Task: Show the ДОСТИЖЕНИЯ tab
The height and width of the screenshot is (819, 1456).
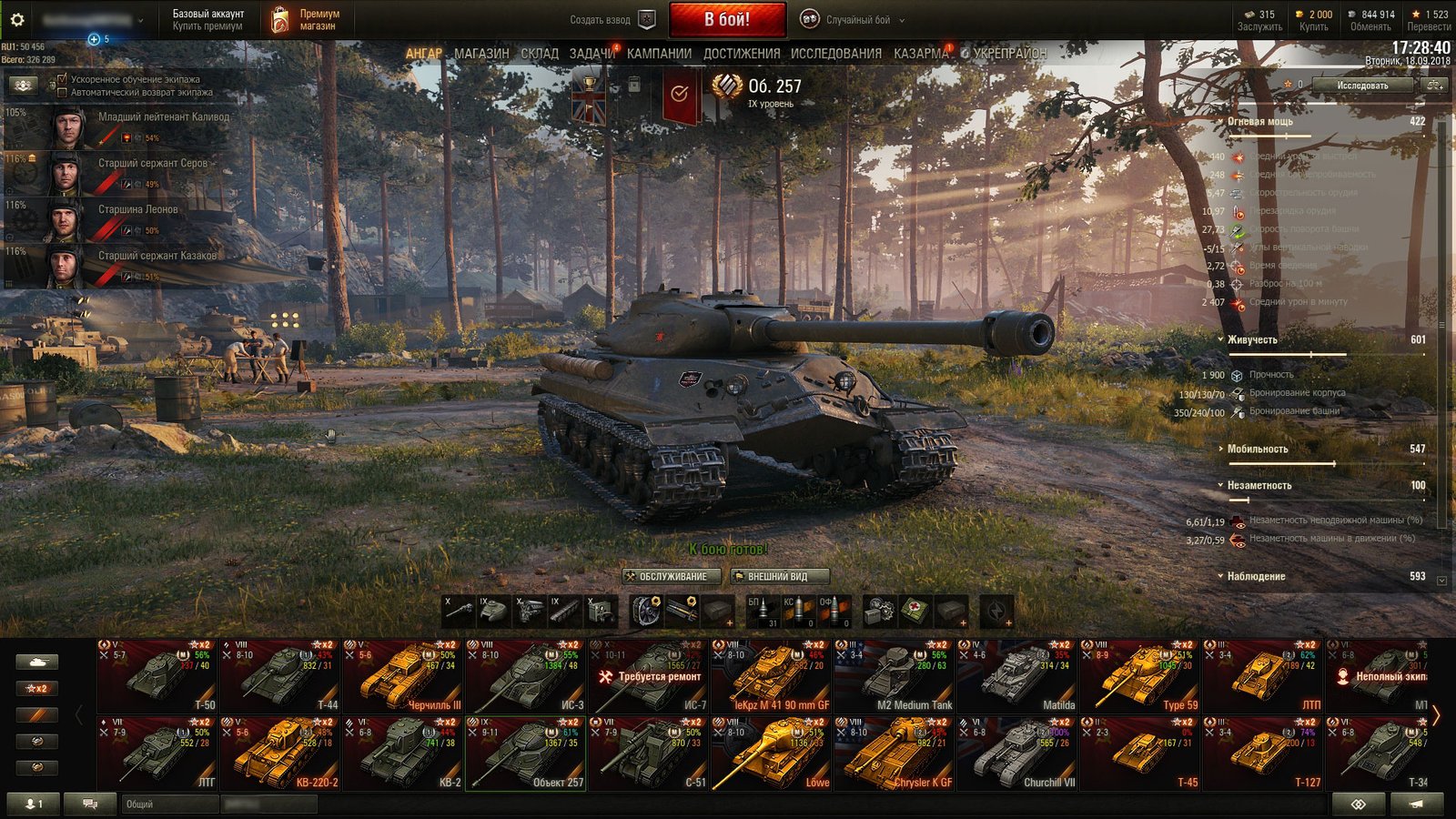Action: pos(741,54)
